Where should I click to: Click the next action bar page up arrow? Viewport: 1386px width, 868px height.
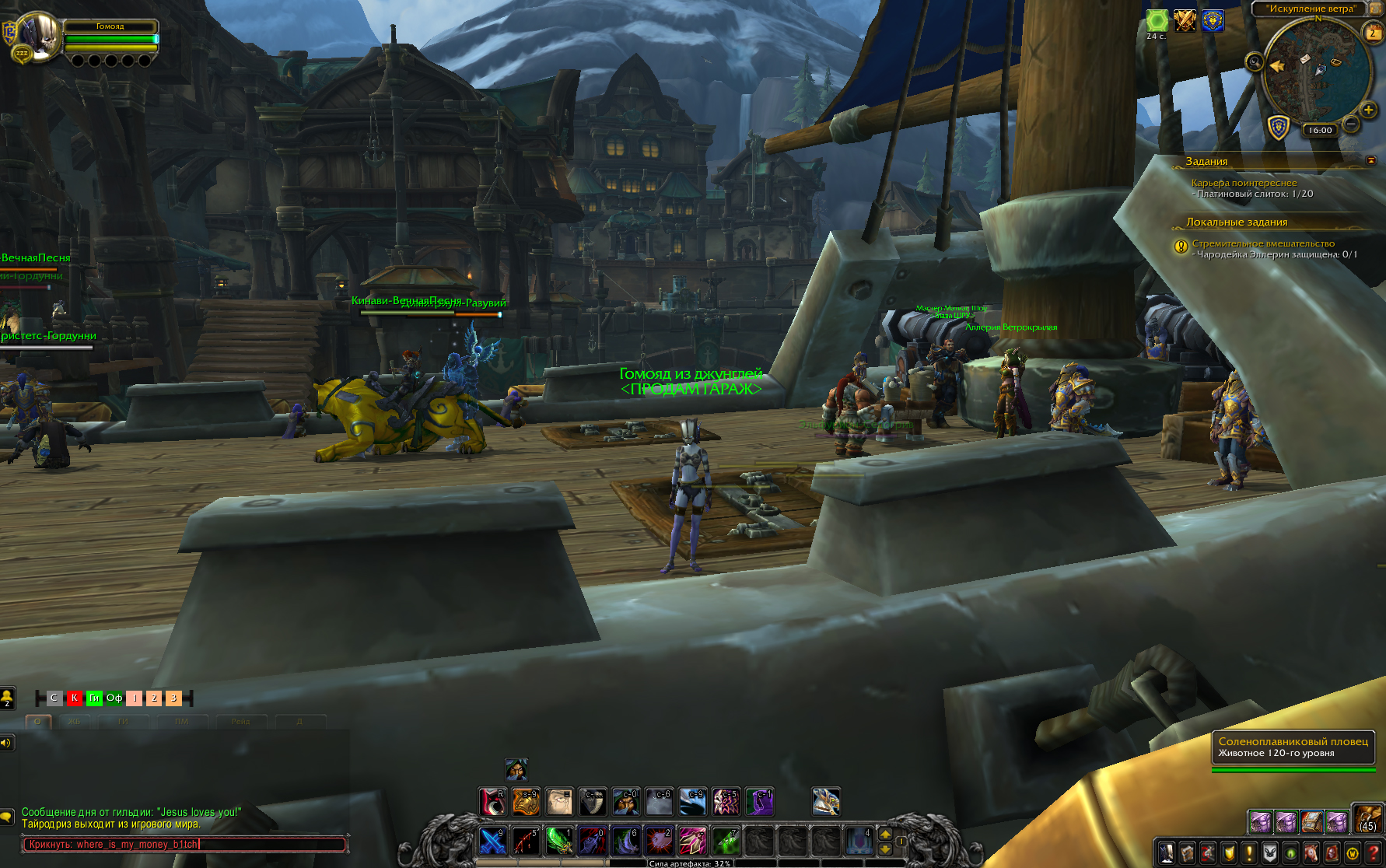pyautogui.click(x=885, y=835)
